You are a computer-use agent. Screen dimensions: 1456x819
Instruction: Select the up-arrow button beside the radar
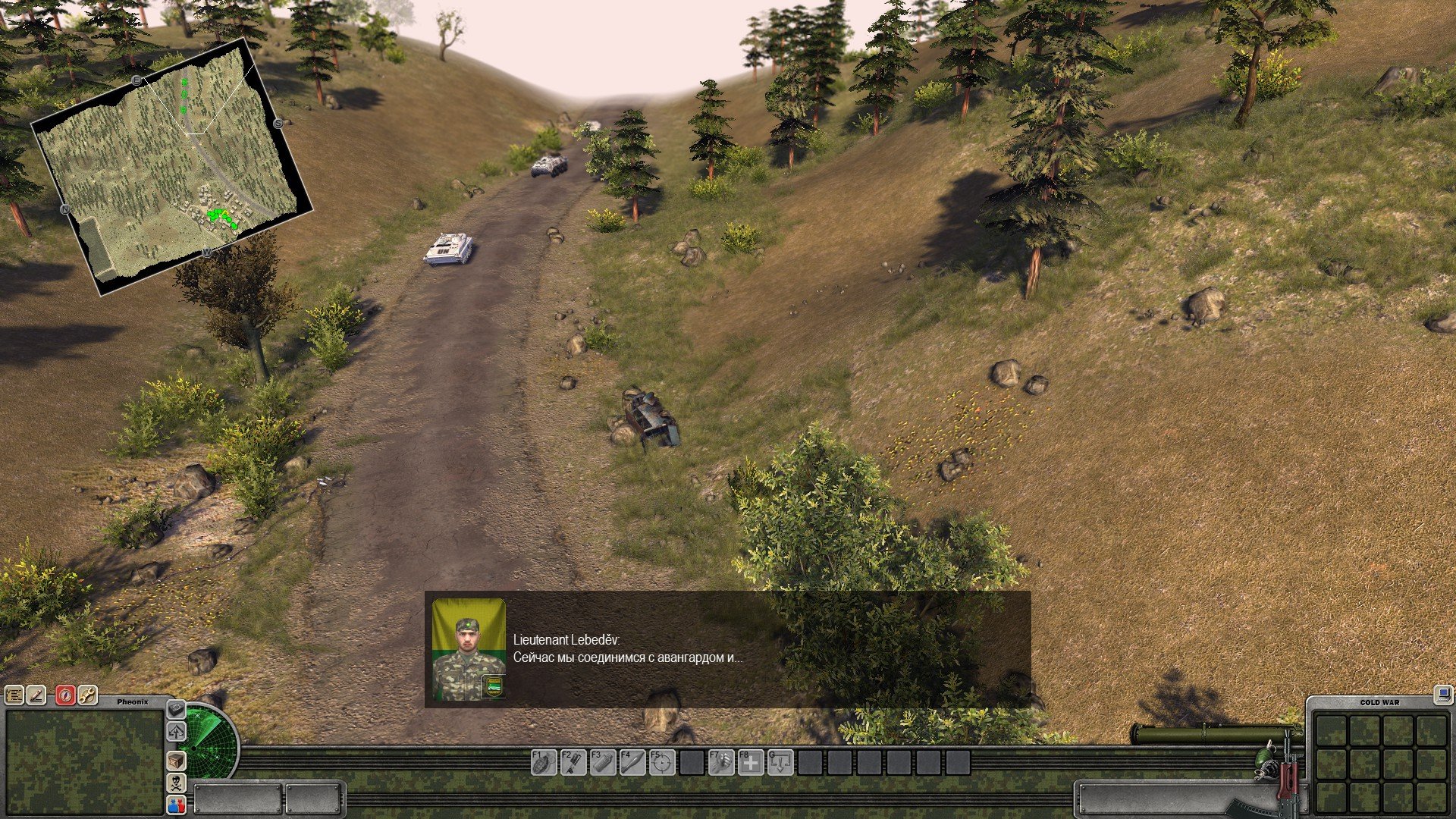coord(176,732)
